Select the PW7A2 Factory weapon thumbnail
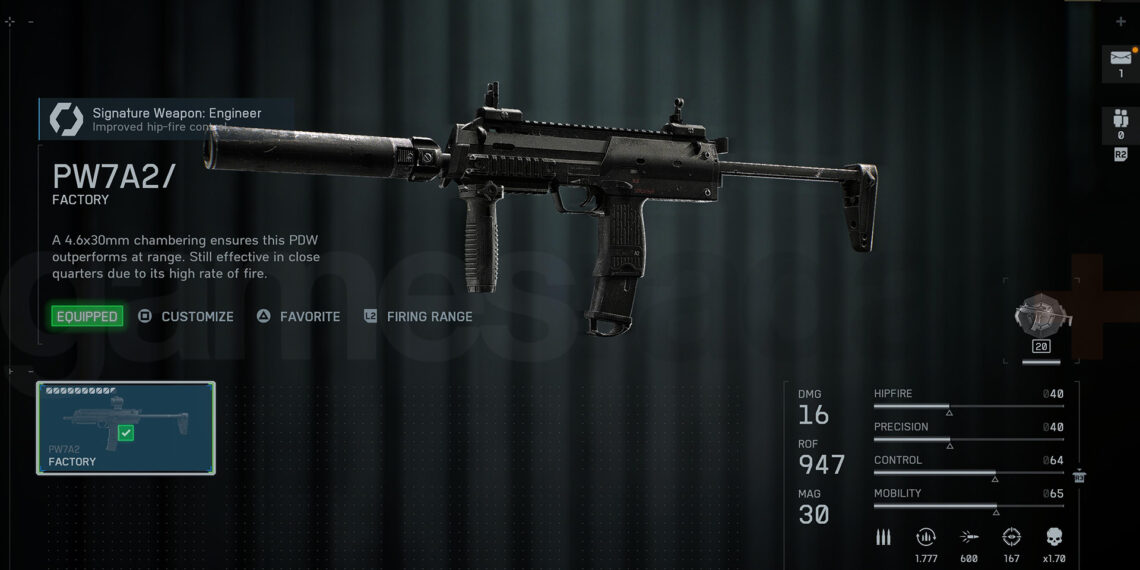The height and width of the screenshot is (570, 1140). (x=126, y=428)
